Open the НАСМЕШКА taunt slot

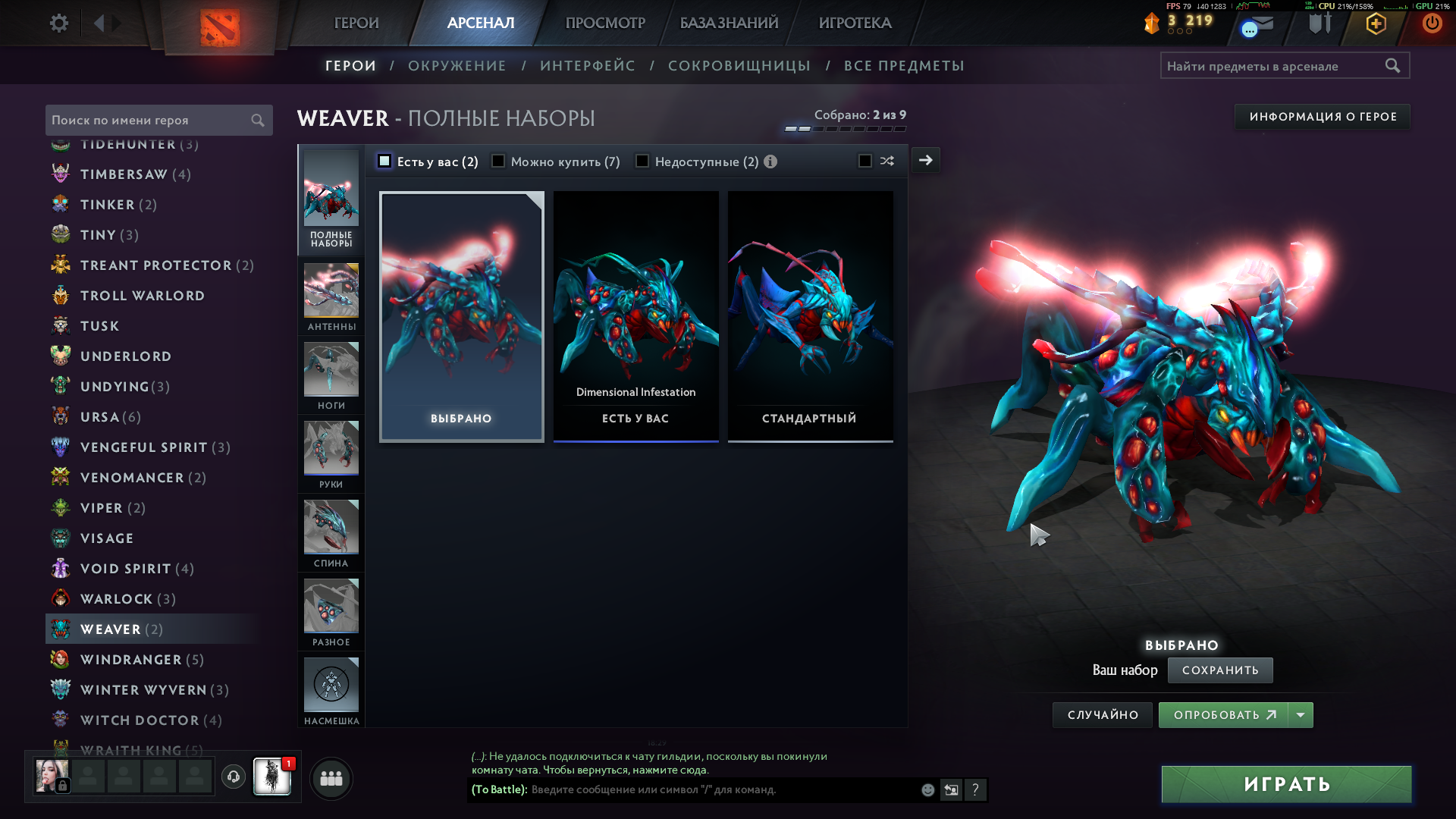(331, 691)
